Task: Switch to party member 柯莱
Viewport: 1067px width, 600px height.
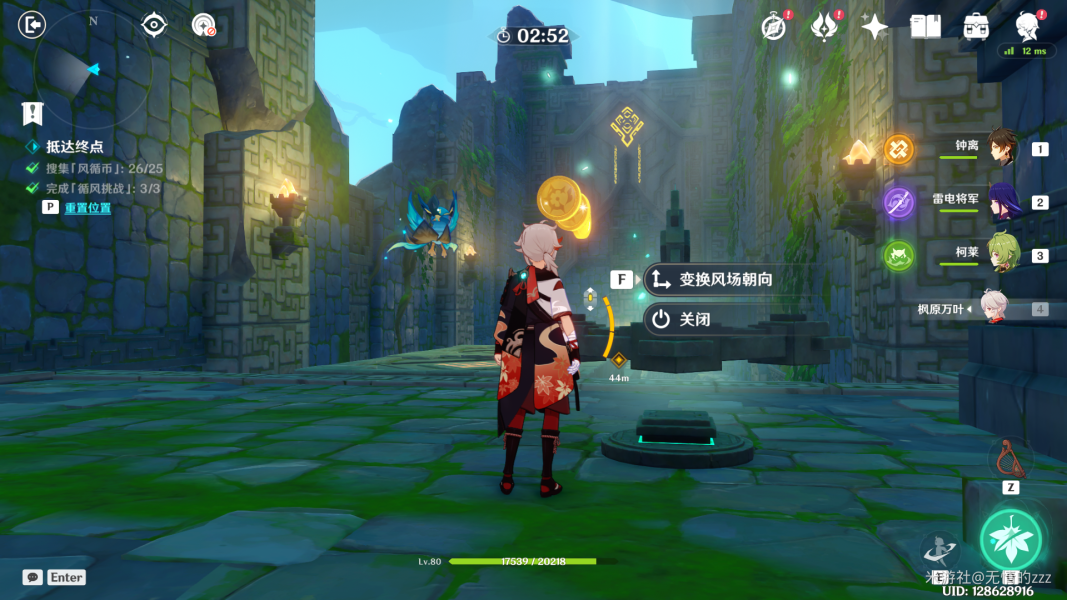Action: 1003,254
